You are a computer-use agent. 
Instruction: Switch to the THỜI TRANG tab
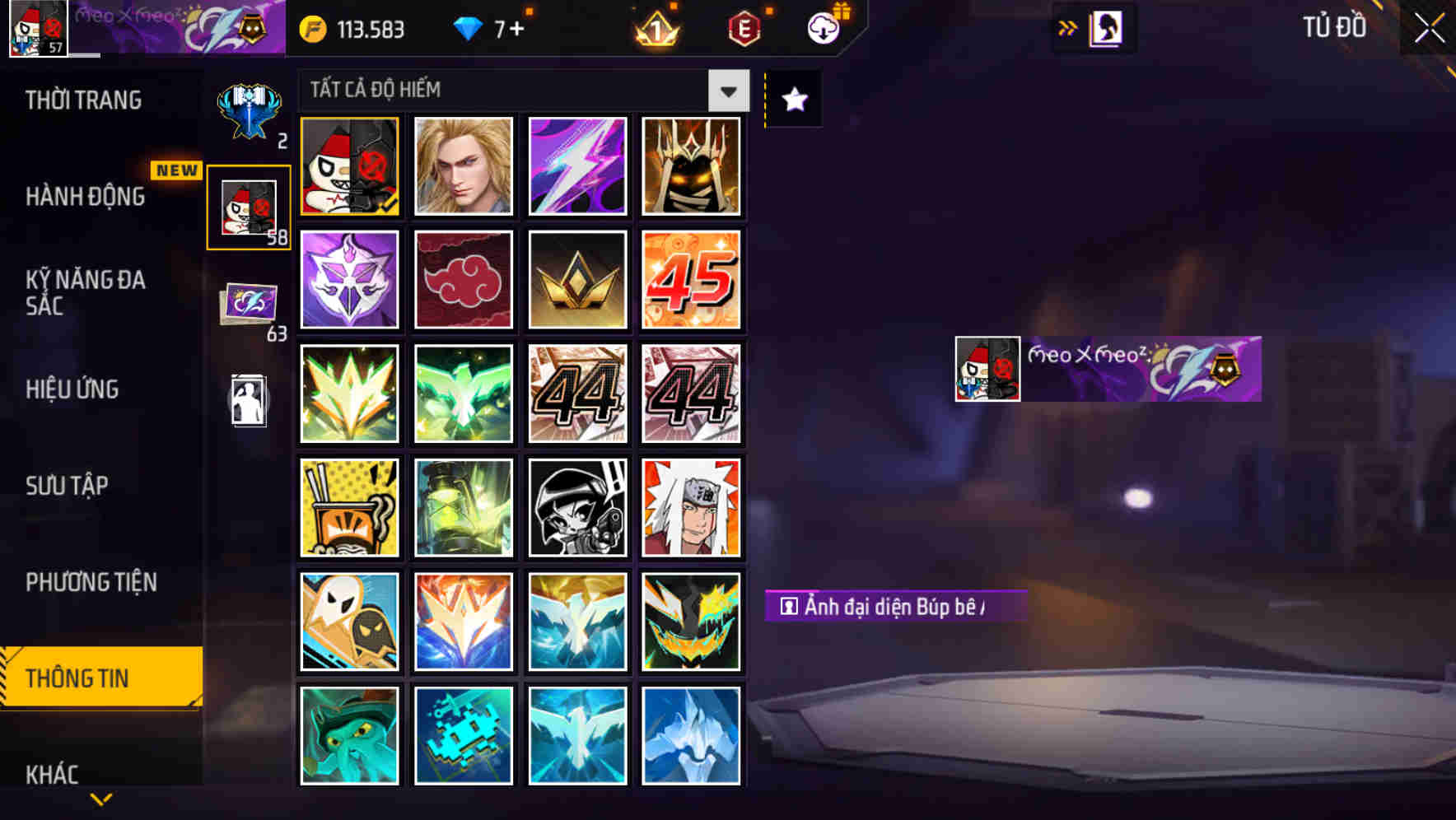(x=82, y=100)
